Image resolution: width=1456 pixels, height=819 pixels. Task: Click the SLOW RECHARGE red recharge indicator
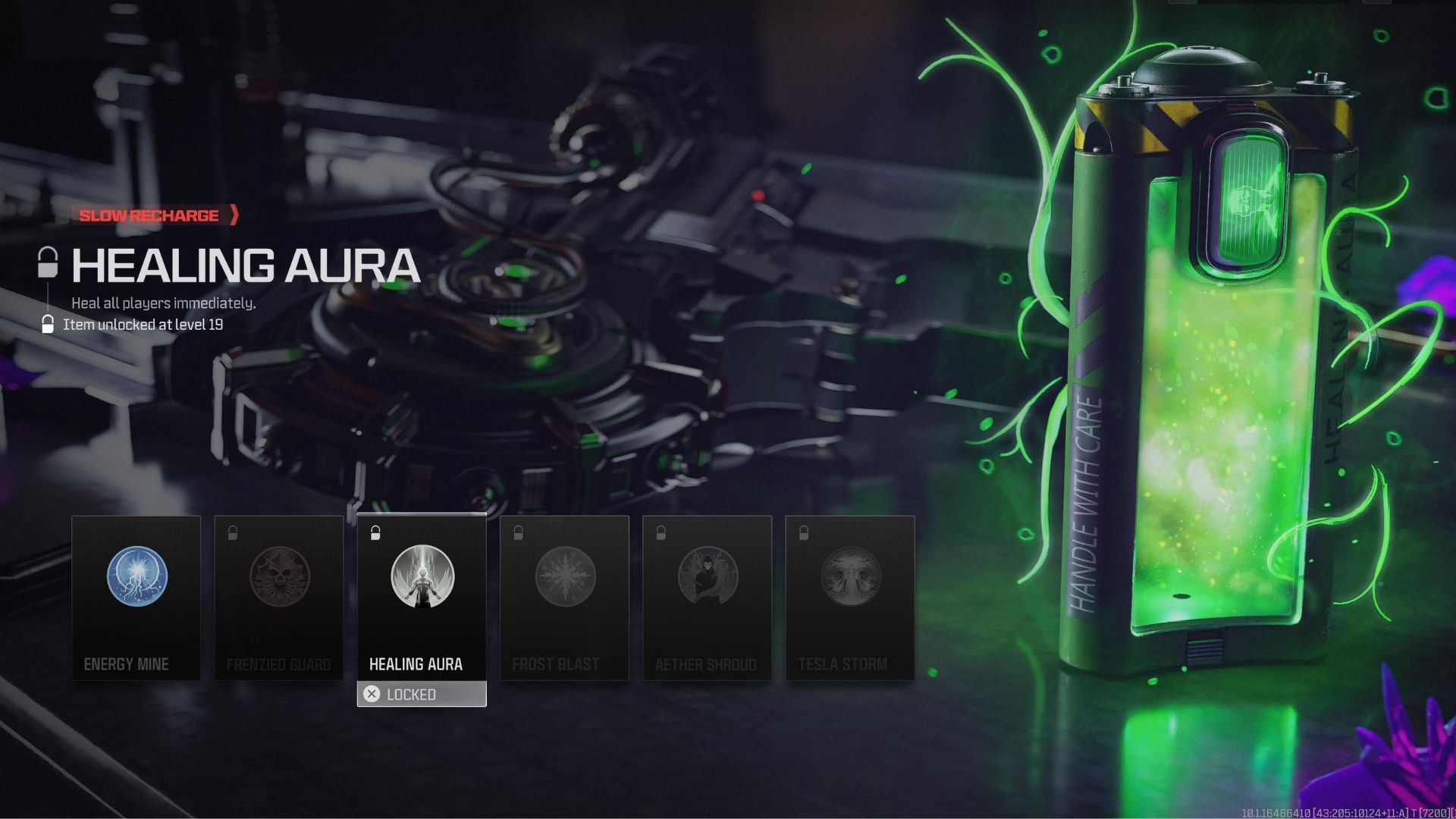pyautogui.click(x=148, y=215)
